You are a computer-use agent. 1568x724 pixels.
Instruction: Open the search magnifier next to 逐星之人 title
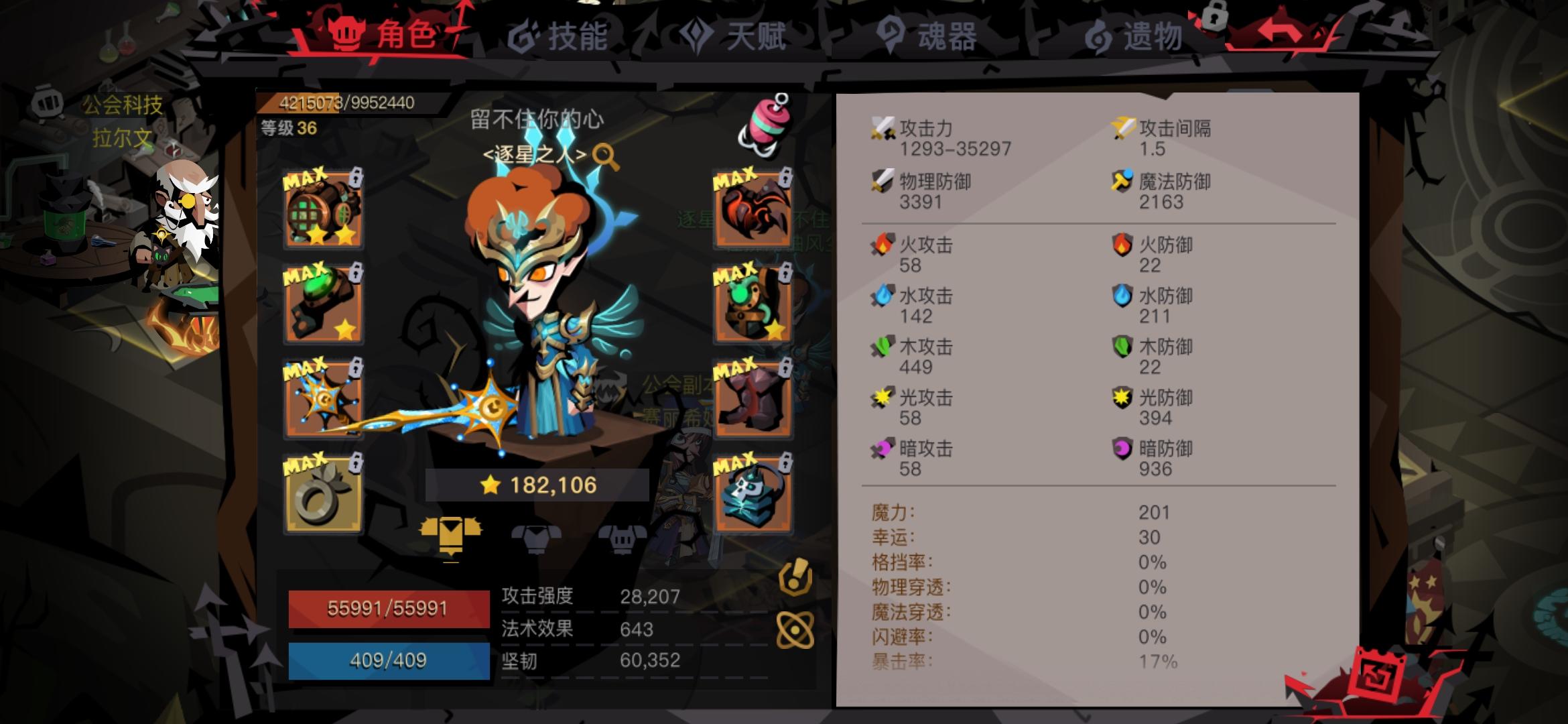pos(606,156)
